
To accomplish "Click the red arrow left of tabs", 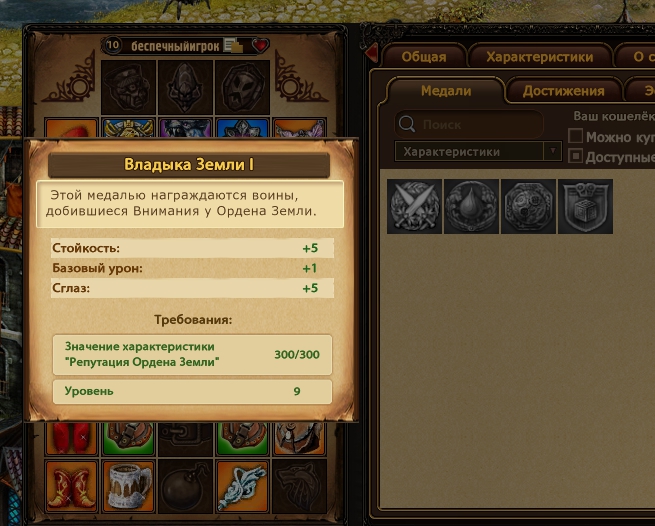I will 372,52.
